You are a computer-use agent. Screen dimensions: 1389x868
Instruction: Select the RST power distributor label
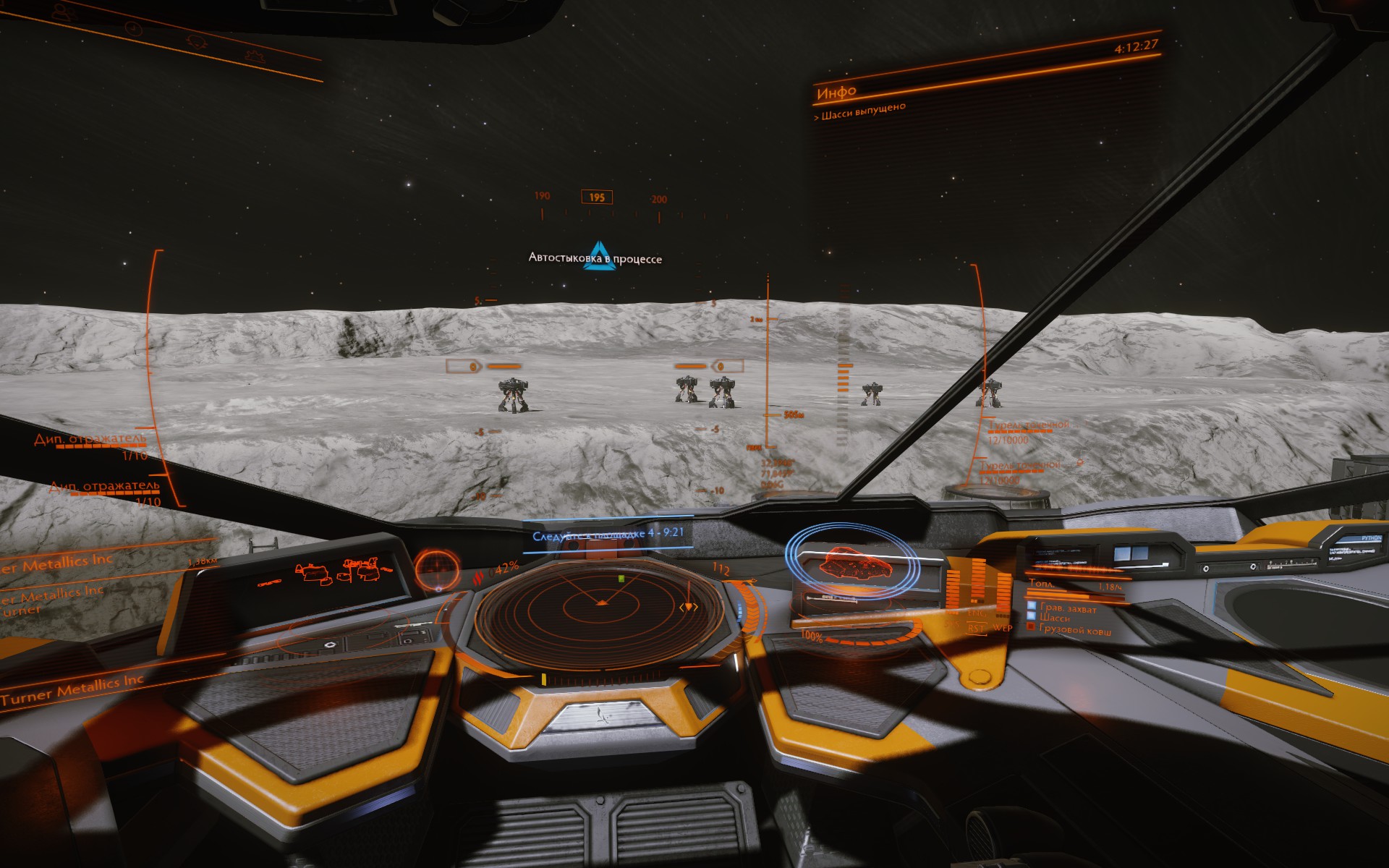pos(976,628)
